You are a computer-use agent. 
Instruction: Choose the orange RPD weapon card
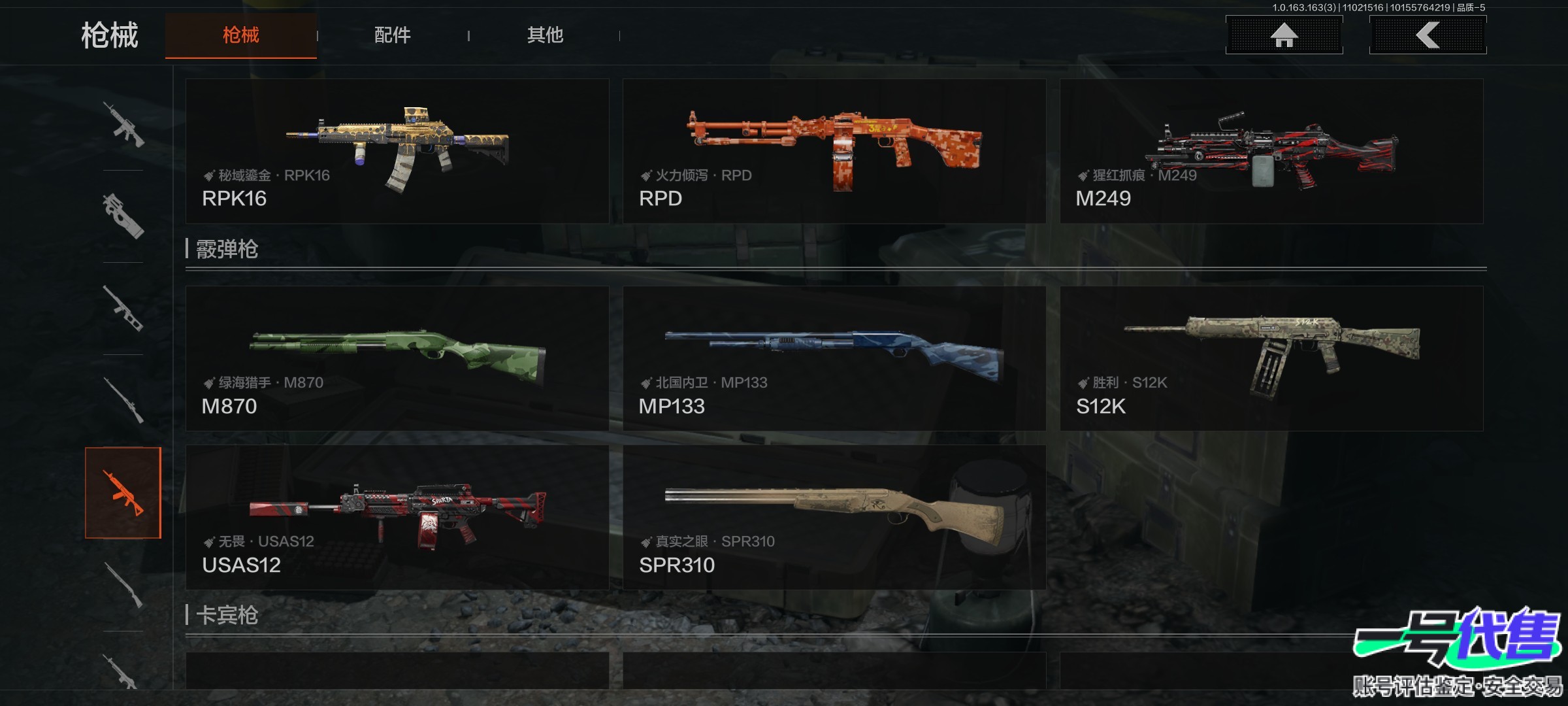pyautogui.click(x=834, y=152)
